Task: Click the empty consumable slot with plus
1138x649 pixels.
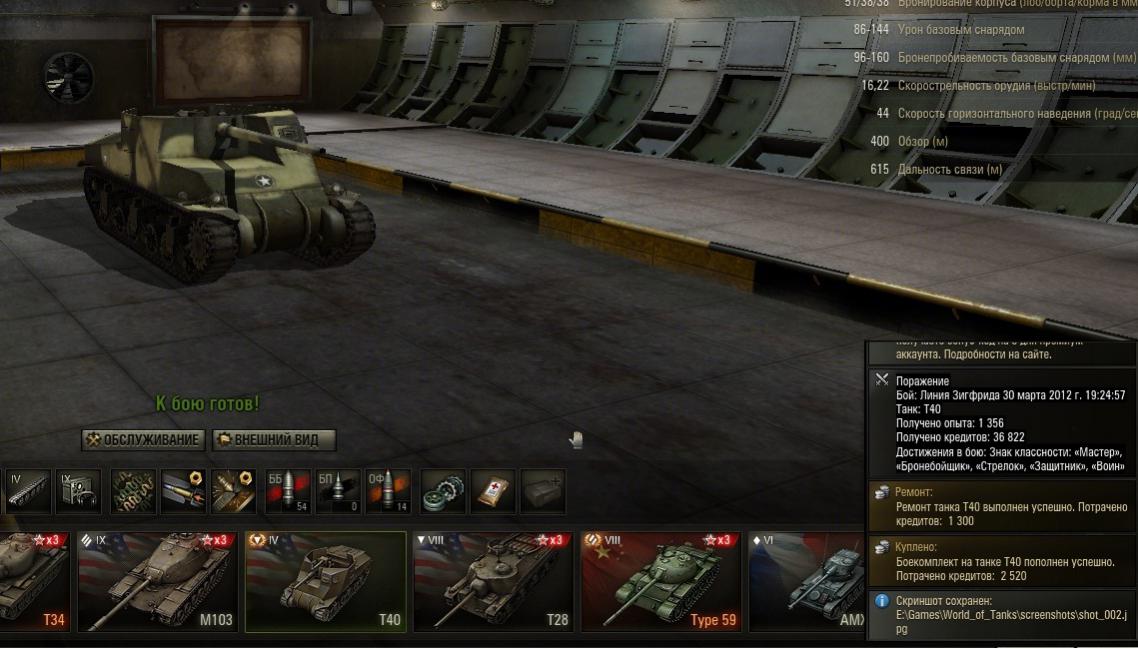Action: pos(543,491)
